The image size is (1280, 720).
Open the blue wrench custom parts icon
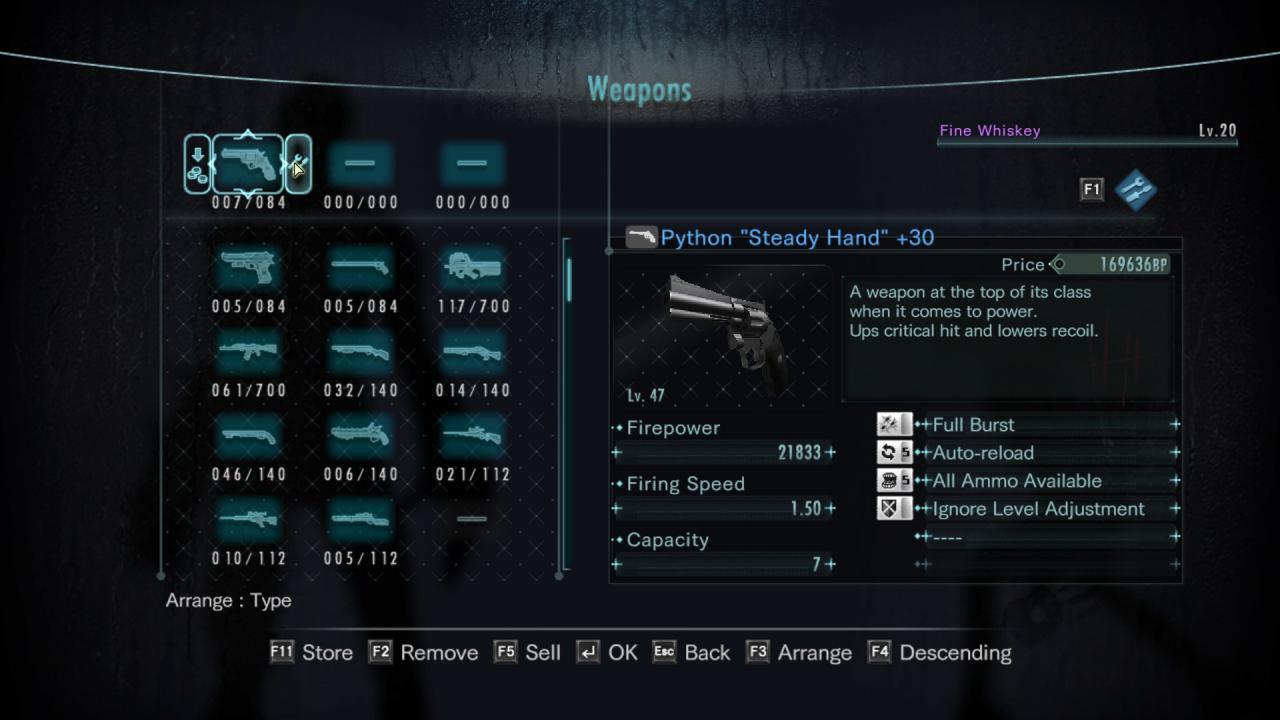[1135, 189]
